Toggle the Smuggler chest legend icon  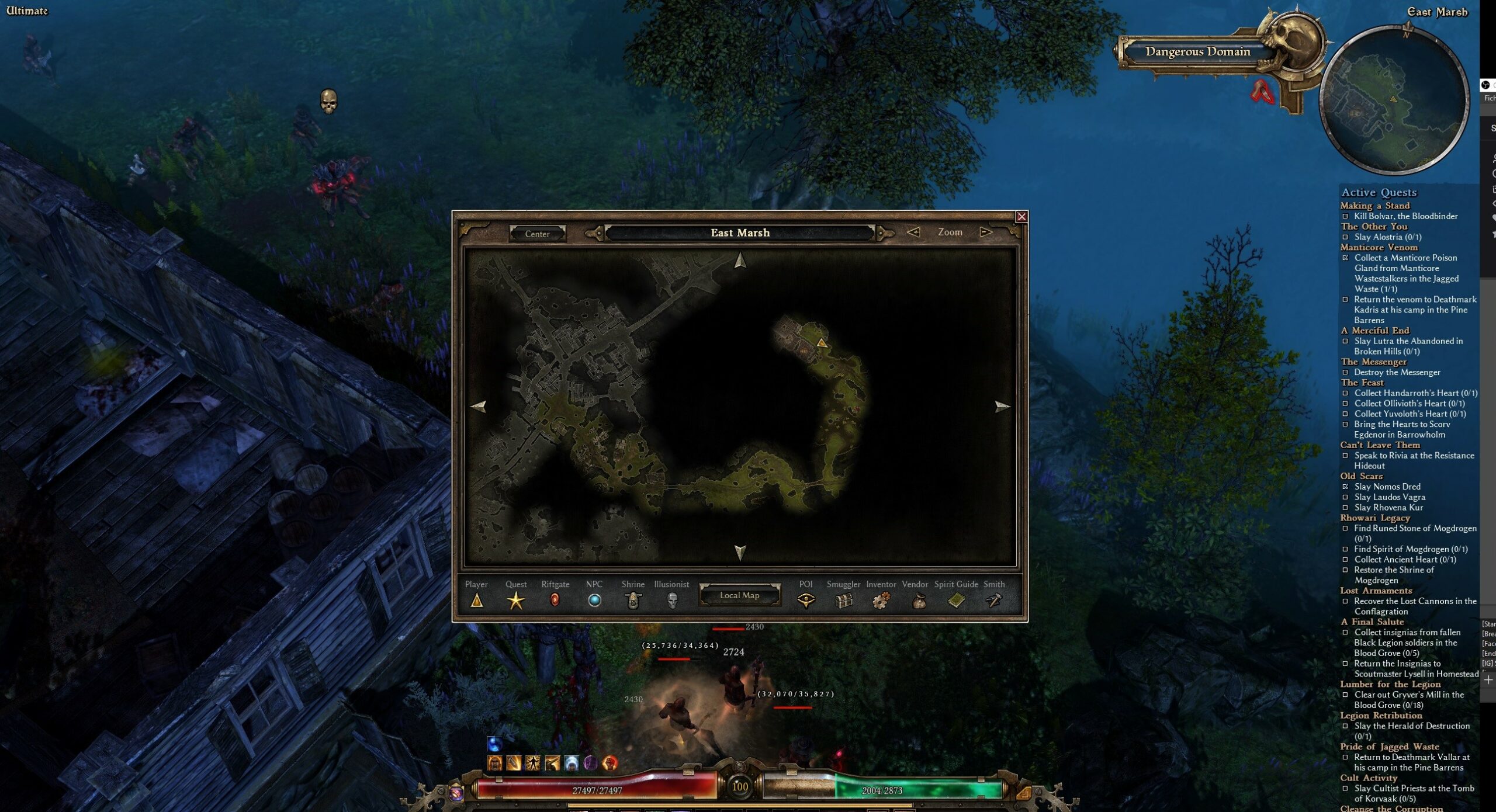(x=843, y=600)
